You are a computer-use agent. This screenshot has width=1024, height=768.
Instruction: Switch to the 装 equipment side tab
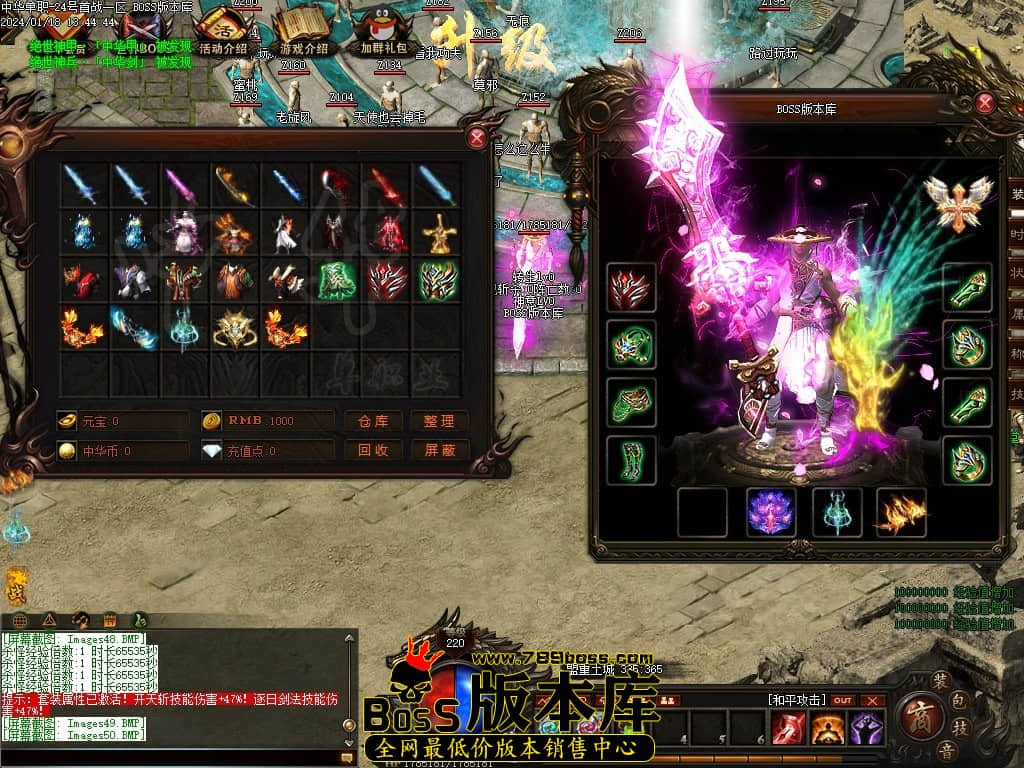coord(1016,194)
